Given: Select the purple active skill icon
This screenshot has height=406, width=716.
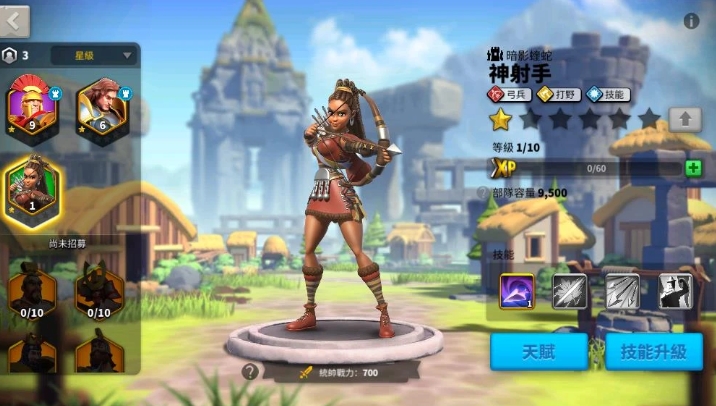Looking at the screenshot, I should (517, 291).
